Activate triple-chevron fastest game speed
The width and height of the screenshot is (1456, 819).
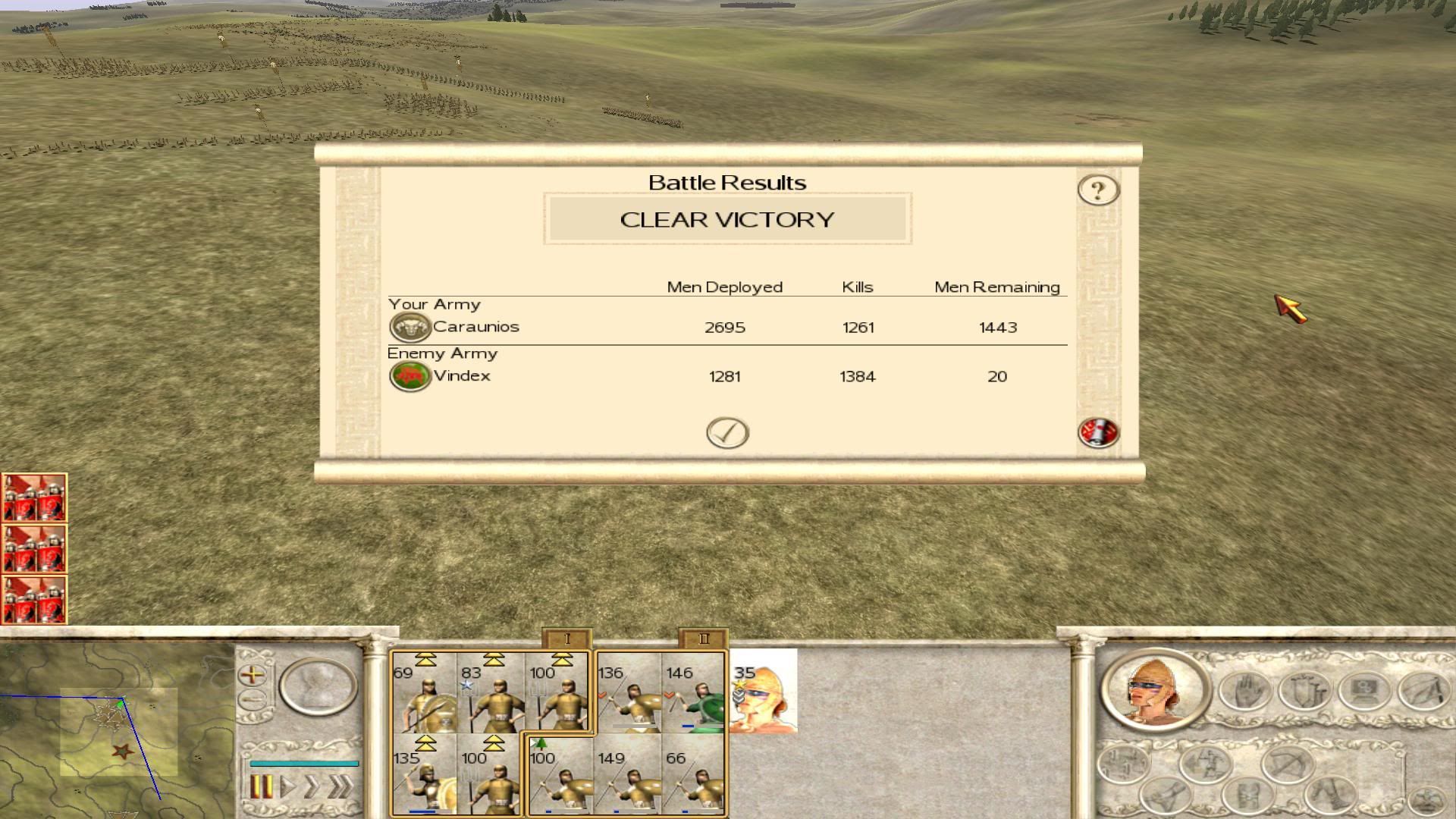[x=340, y=786]
